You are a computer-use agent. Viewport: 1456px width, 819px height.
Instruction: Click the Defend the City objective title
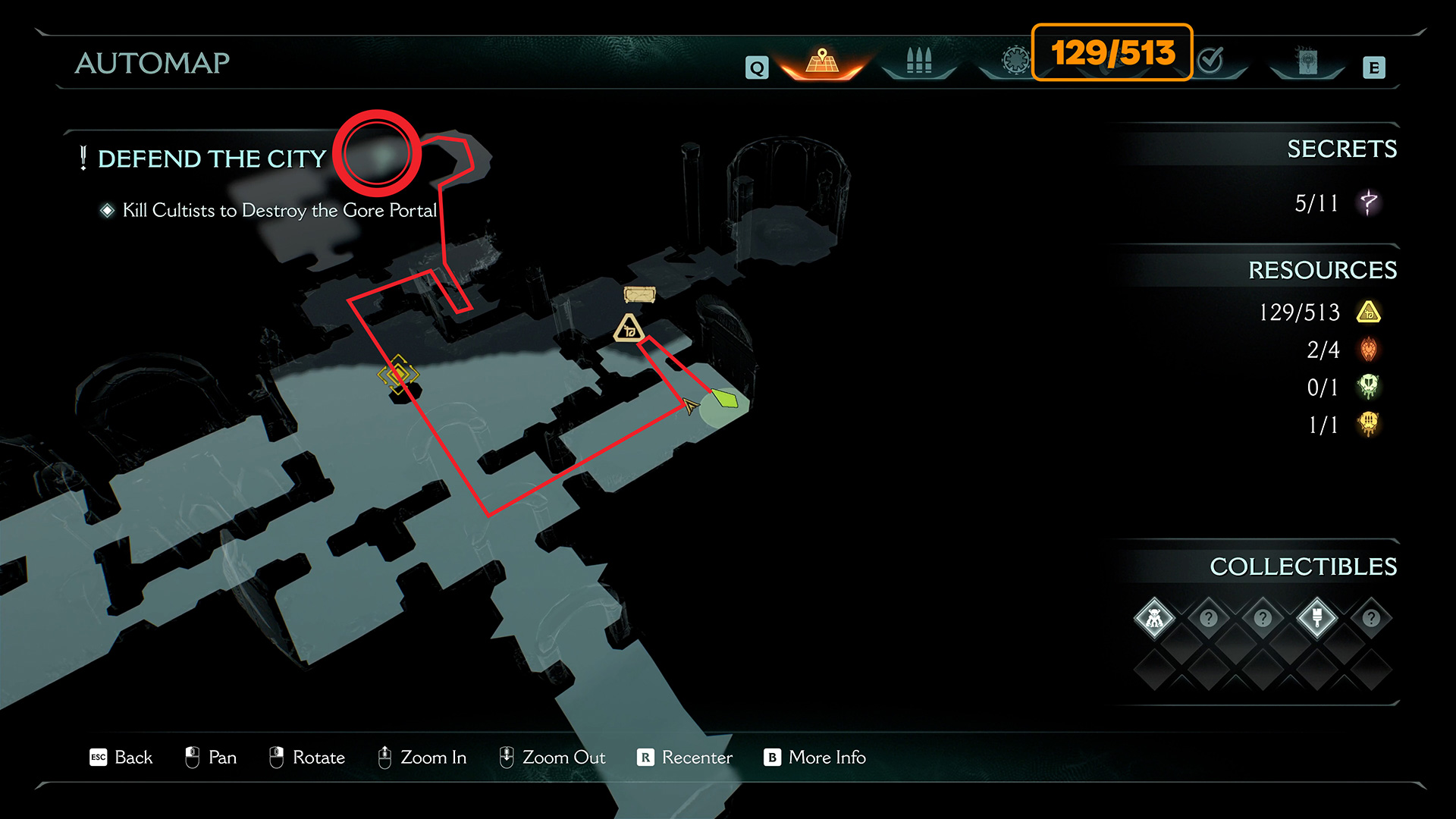(212, 158)
